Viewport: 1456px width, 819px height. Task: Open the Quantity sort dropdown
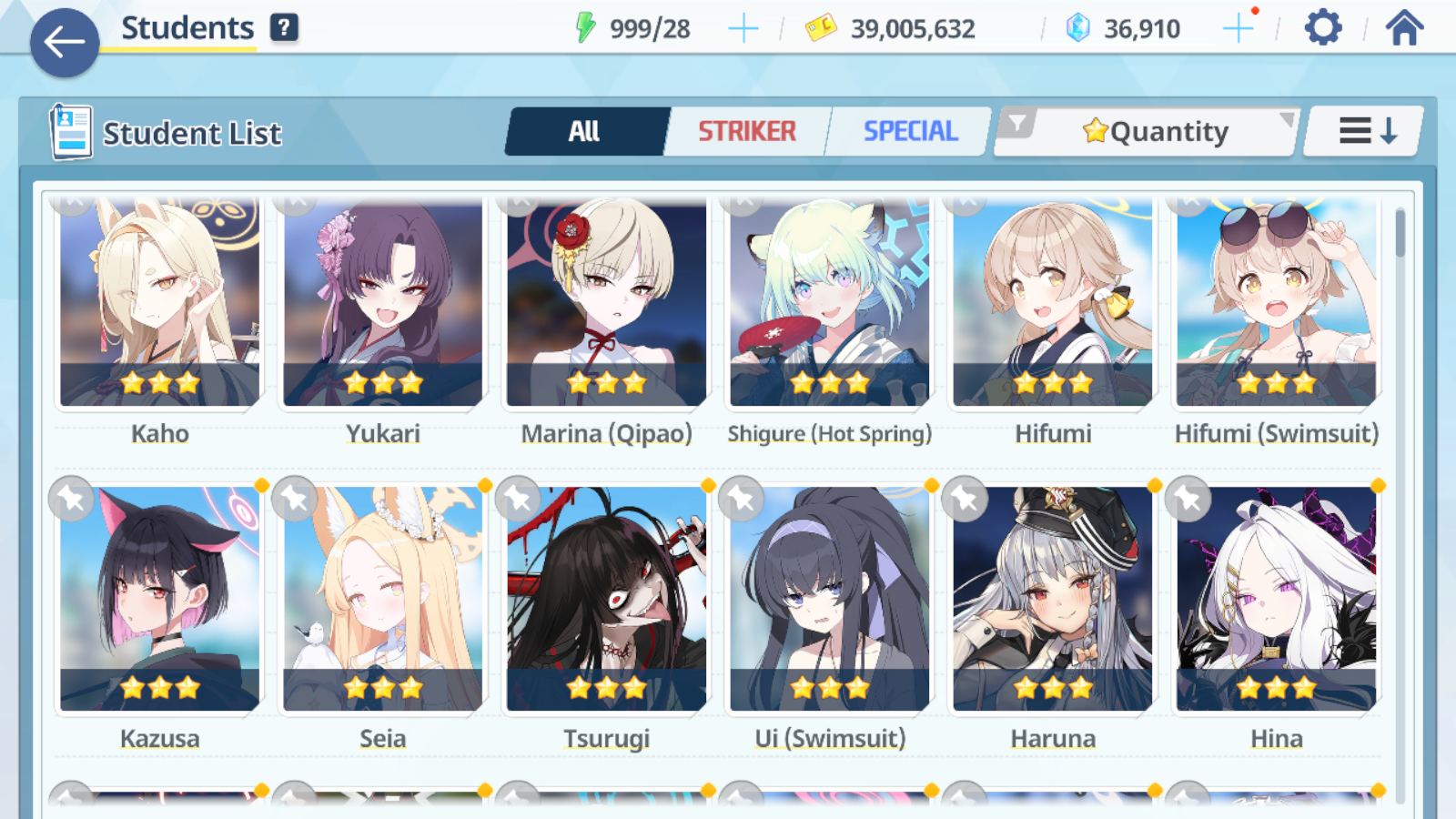(x=1156, y=132)
